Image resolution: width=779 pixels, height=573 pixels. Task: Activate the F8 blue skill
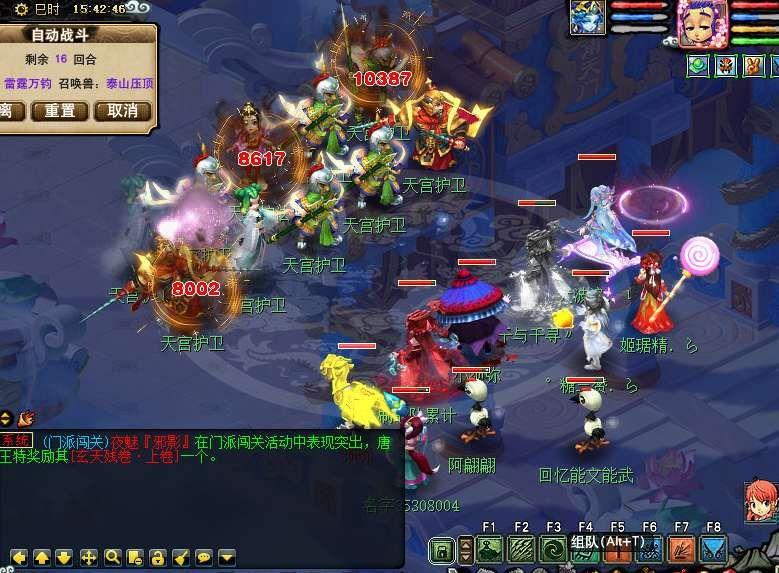713,548
